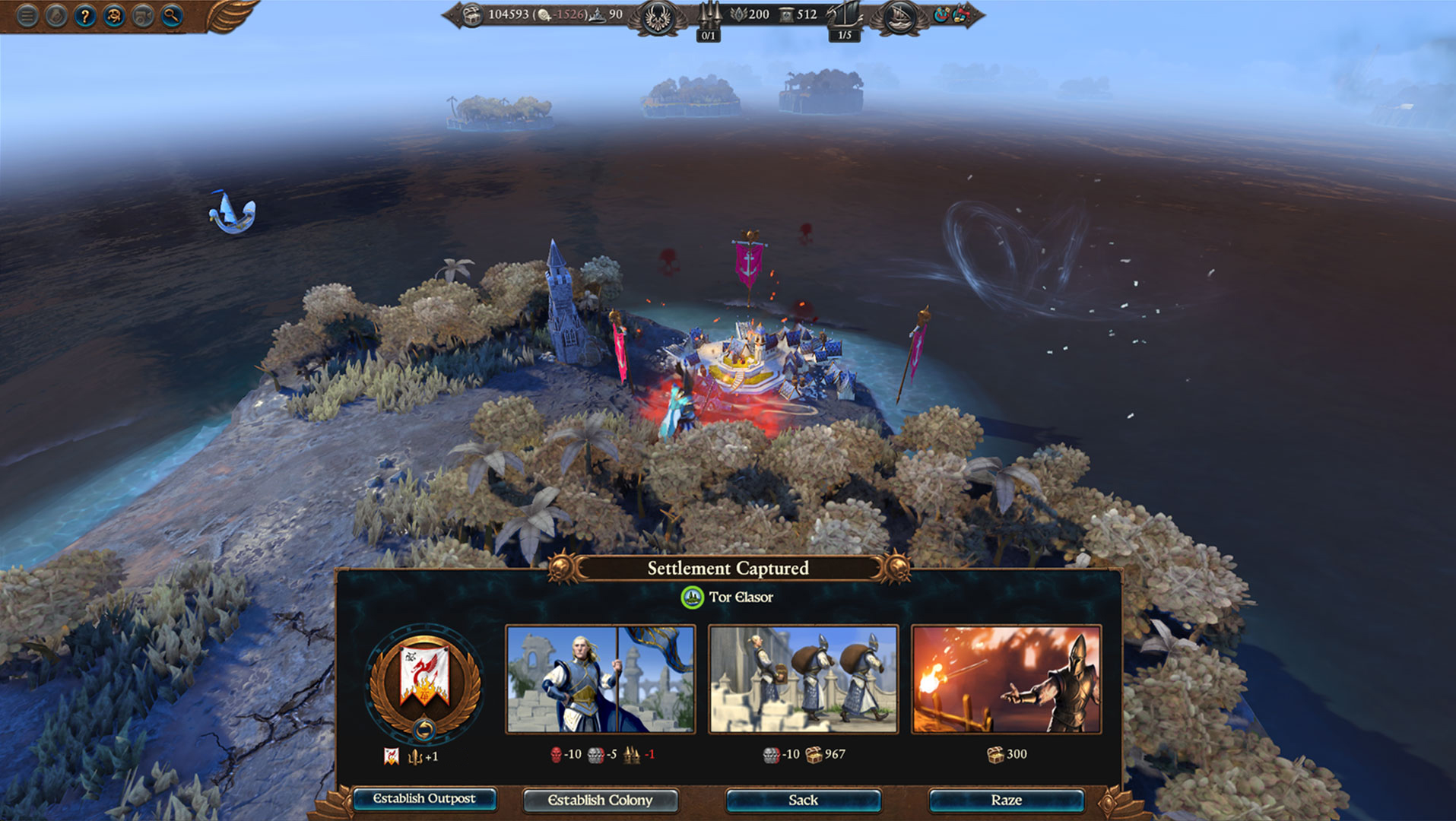1456x821 pixels.
Task: Sack the captured settlement
Action: point(803,800)
